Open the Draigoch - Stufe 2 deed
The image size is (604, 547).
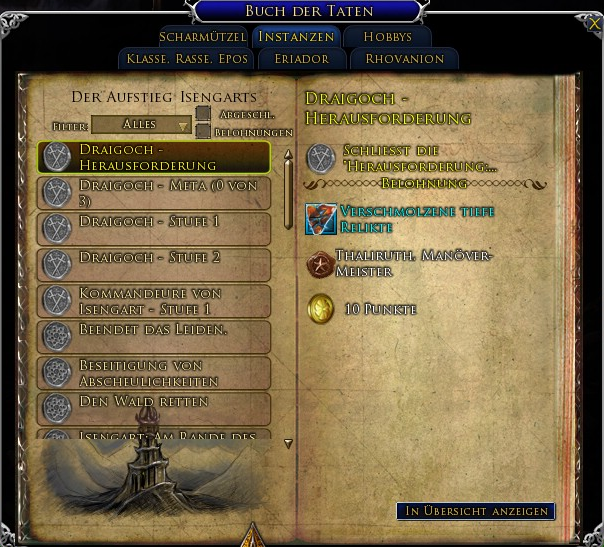click(154, 264)
